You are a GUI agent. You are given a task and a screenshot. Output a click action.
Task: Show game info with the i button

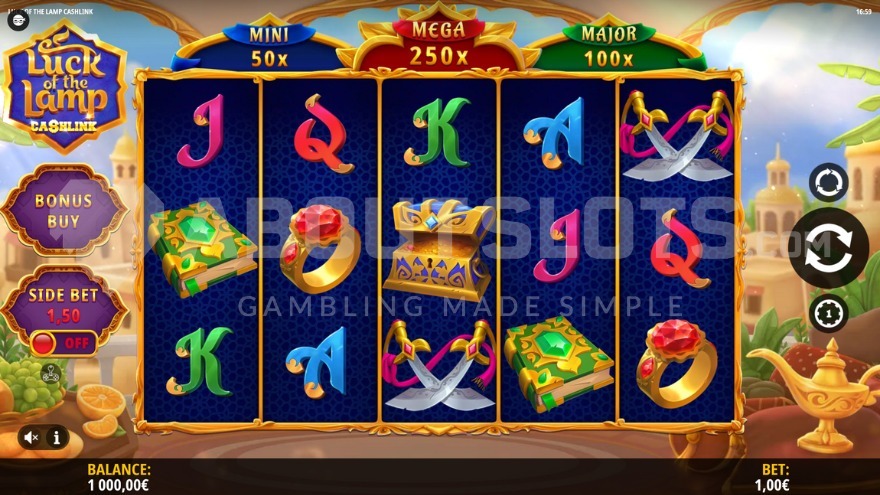[x=56, y=437]
